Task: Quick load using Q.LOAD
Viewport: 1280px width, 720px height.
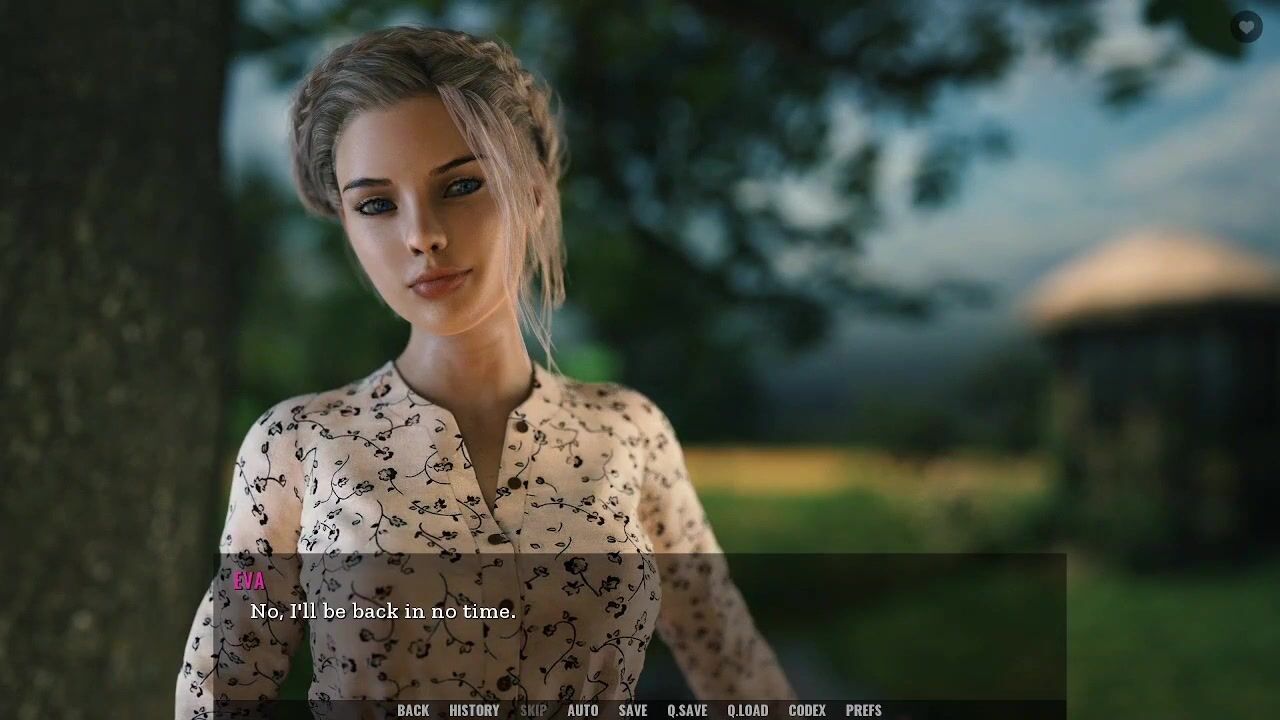Action: click(748, 710)
